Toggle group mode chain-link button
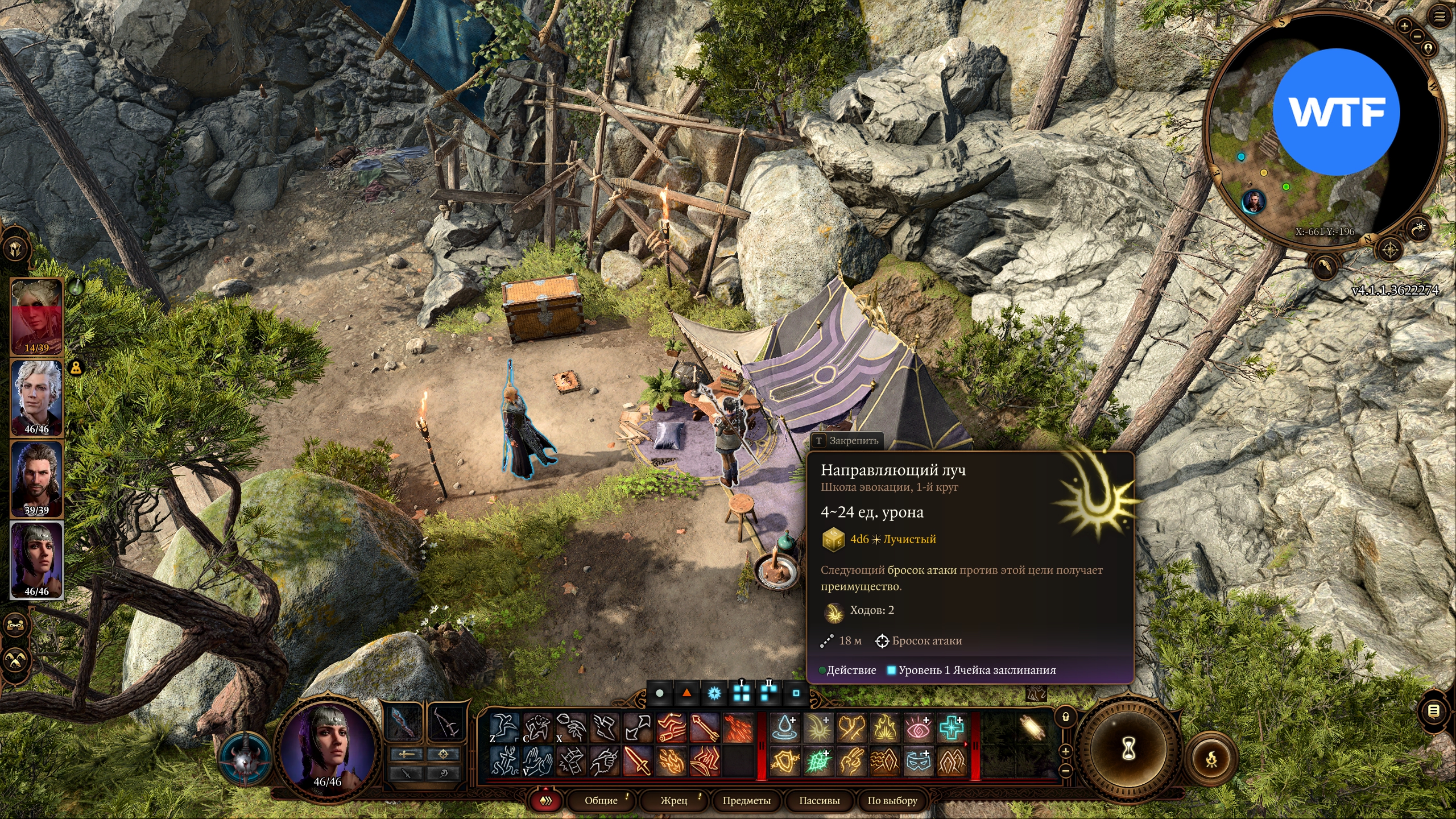The image size is (1456, 819). (x=15, y=625)
